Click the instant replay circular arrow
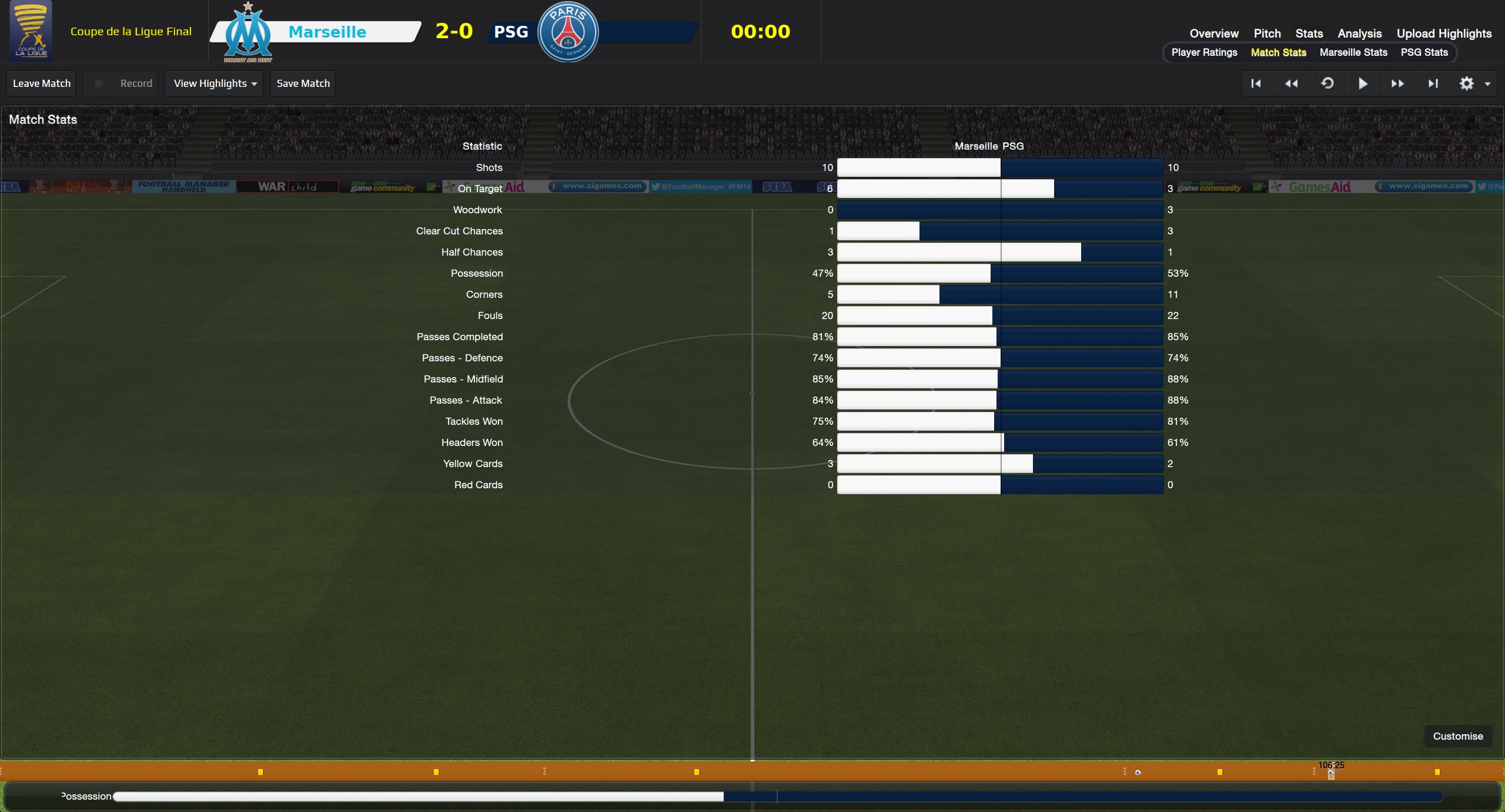This screenshot has width=1505, height=812. pyautogui.click(x=1327, y=83)
